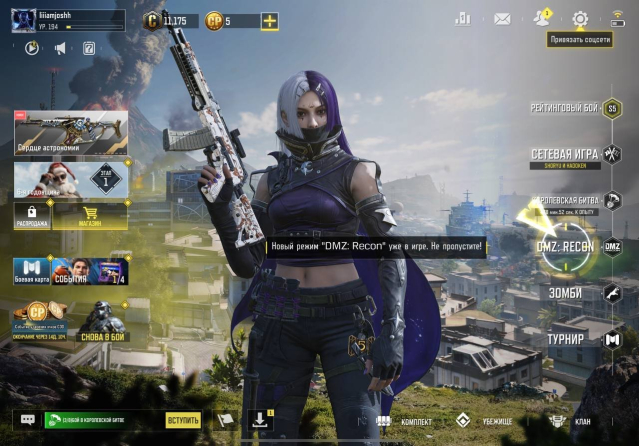Screen dimensions: 639x446
Task: Open the "Снова в бой" promo
Action: coord(104,320)
